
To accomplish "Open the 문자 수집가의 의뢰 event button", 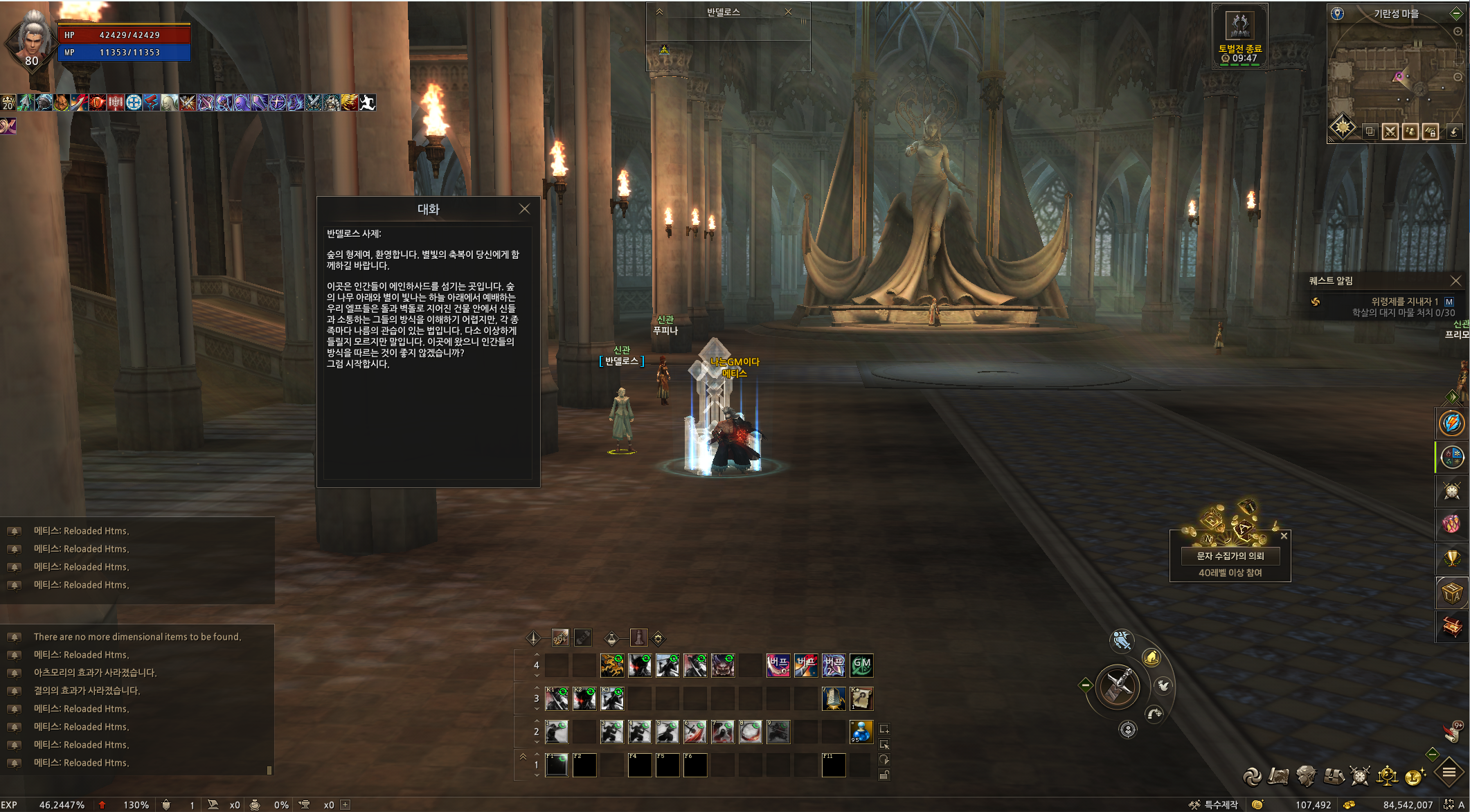I will (x=1230, y=556).
